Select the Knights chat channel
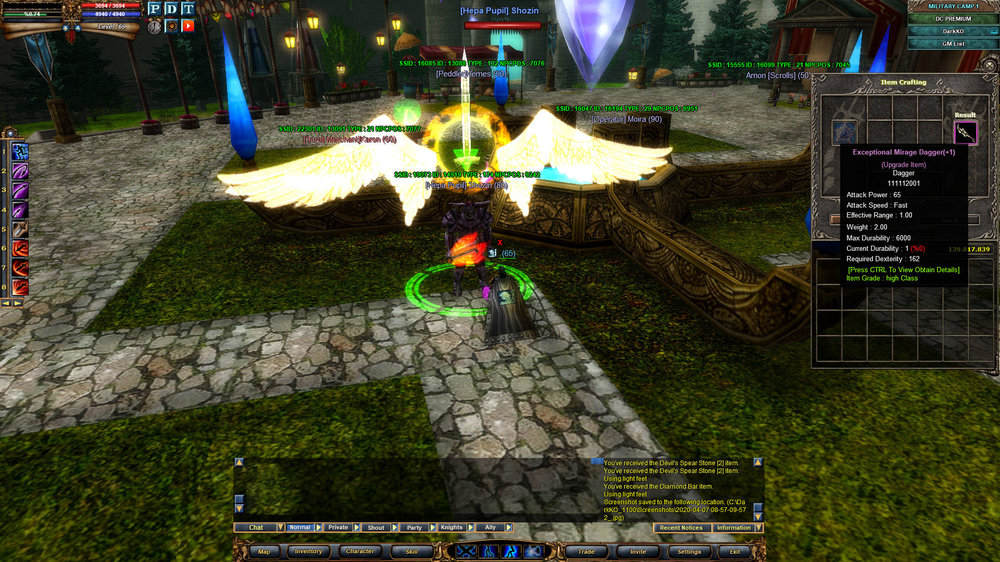The width and height of the screenshot is (1000, 562). click(x=452, y=527)
